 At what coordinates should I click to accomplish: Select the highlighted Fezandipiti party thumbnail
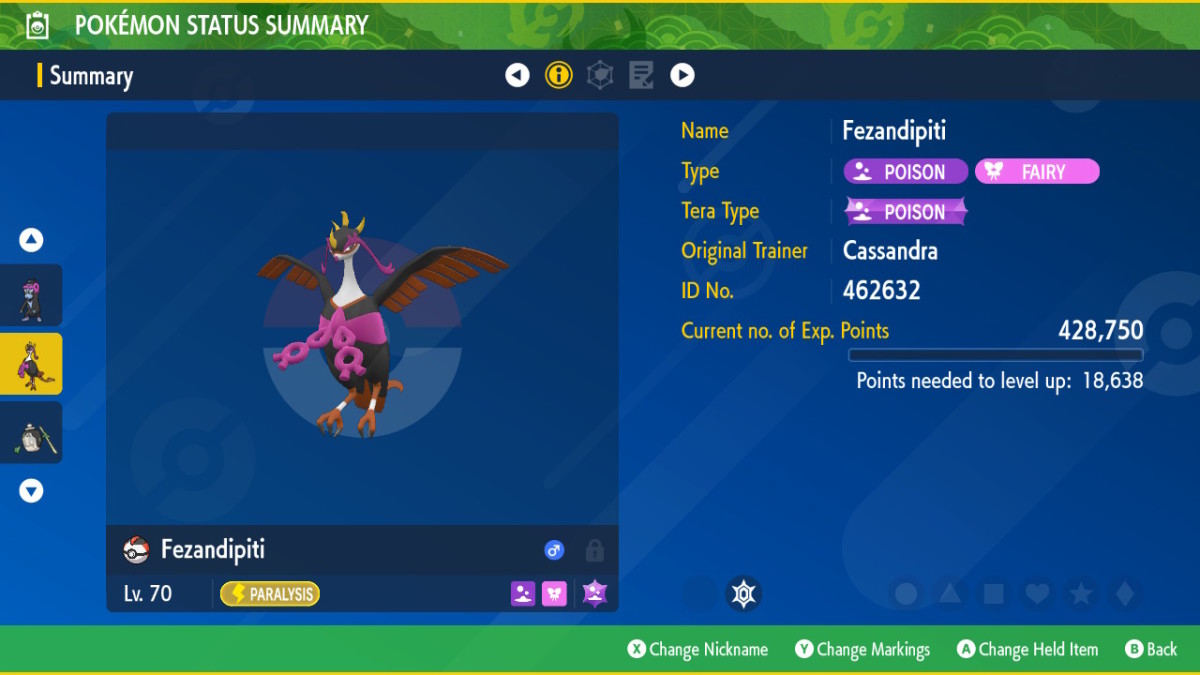[x=31, y=364]
